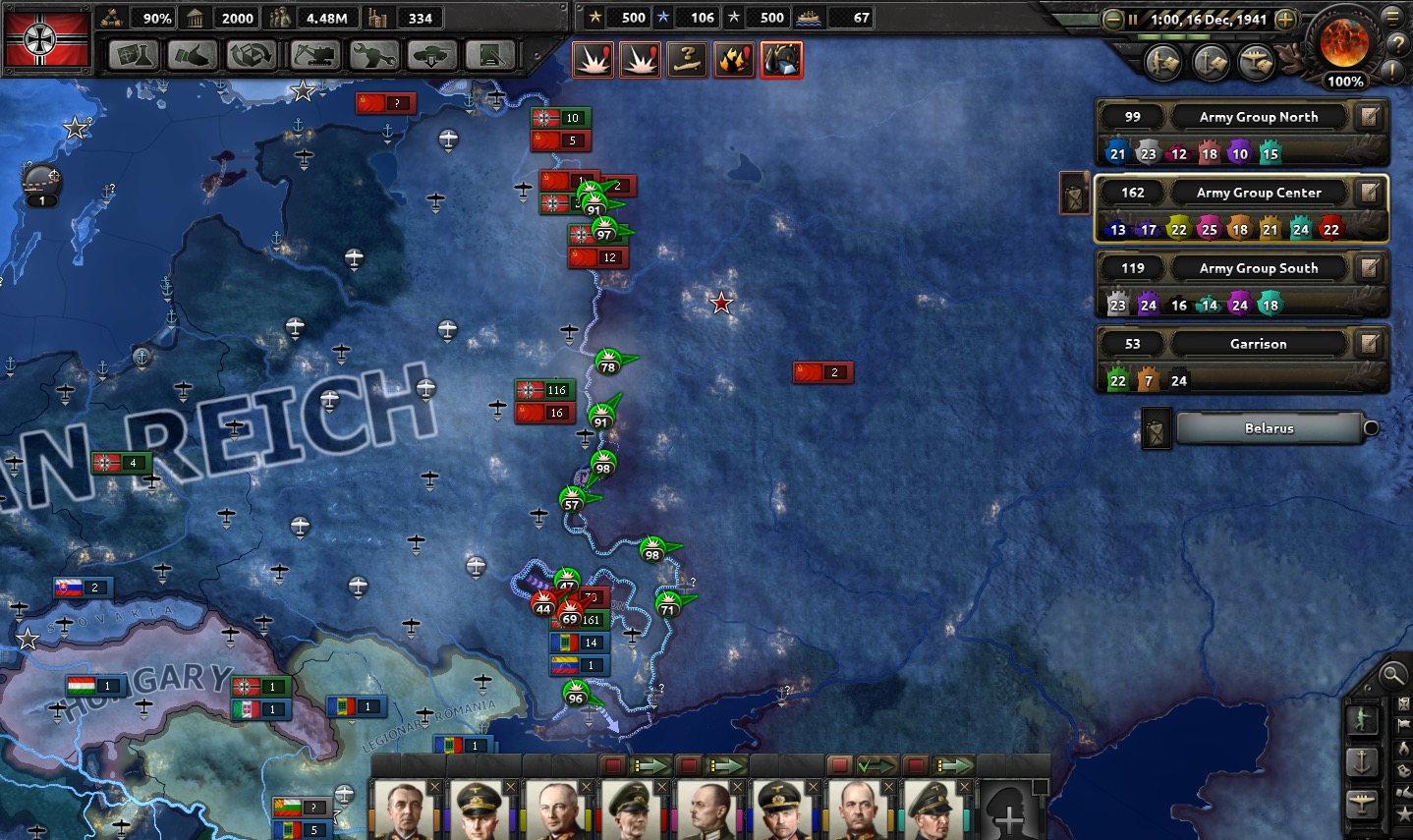This screenshot has height=840, width=1413.
Task: Open the Trade menu with box-and-arrows icon
Action: [x=253, y=55]
